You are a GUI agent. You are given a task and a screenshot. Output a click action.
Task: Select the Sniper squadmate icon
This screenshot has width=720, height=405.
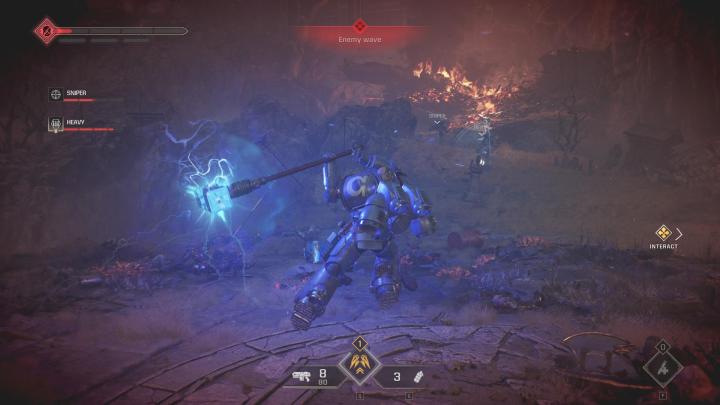click(x=56, y=94)
